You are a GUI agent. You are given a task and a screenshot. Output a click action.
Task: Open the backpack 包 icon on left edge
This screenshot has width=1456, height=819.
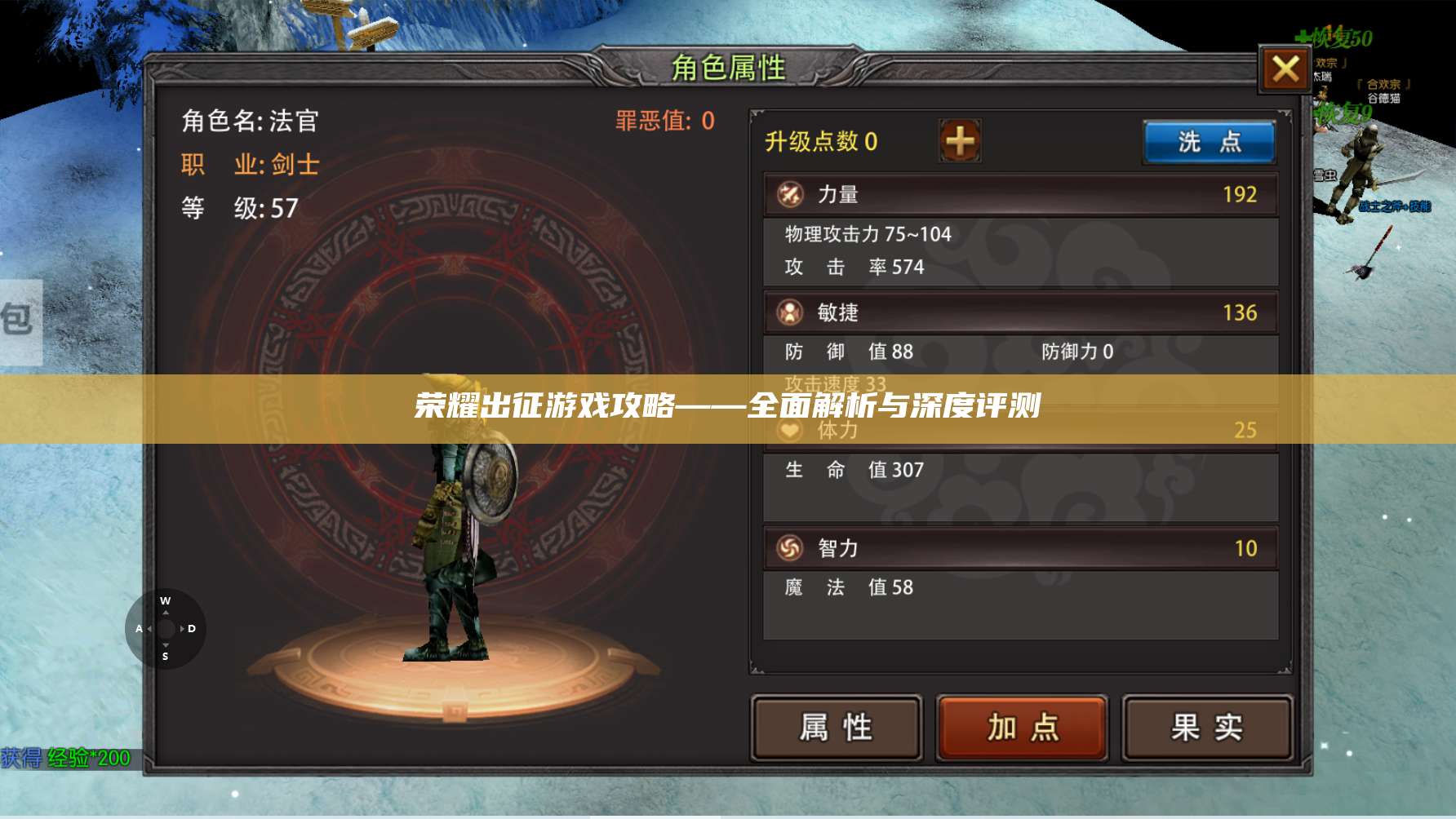16,320
